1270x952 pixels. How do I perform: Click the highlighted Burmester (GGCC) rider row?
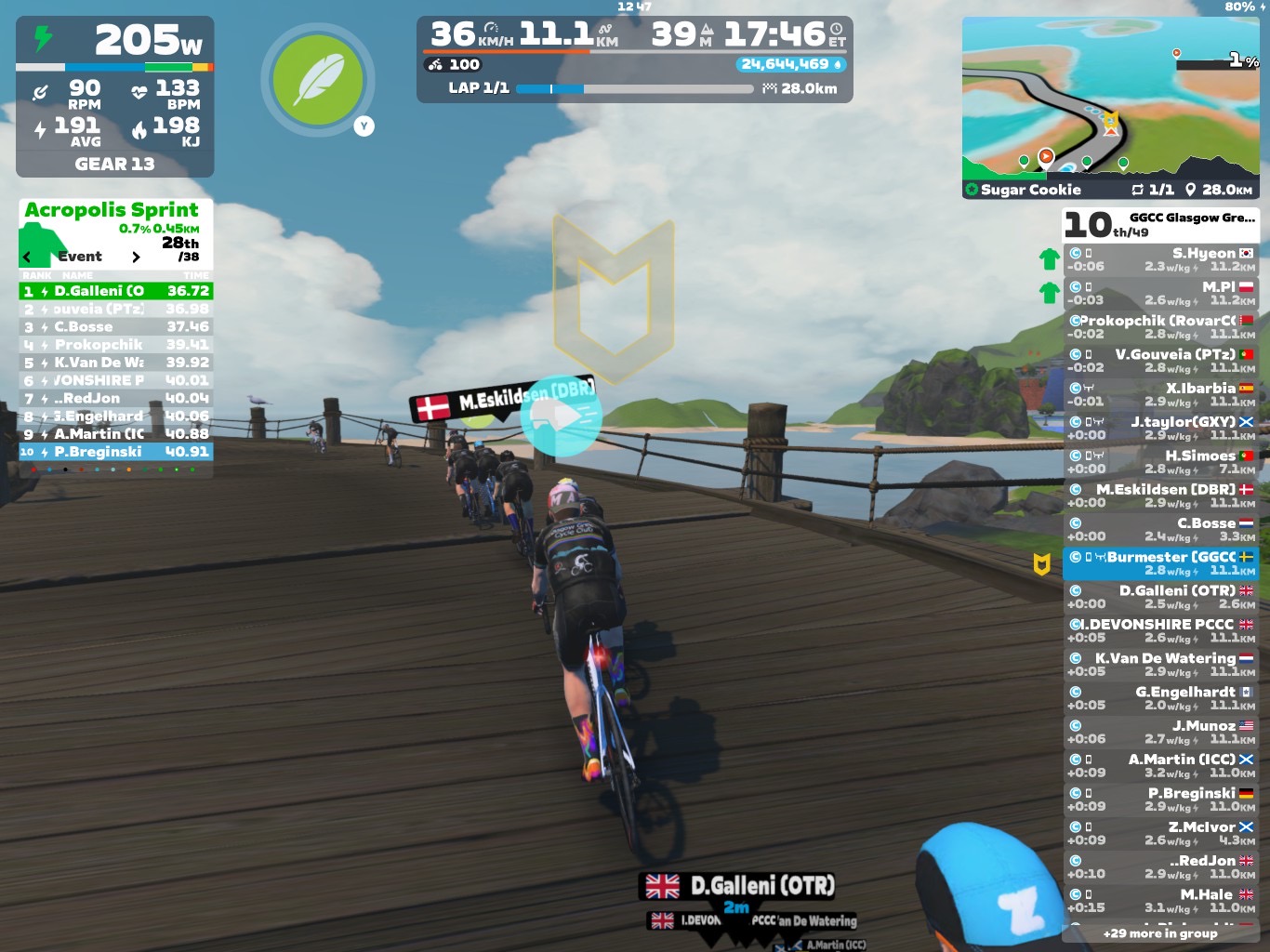(1160, 563)
